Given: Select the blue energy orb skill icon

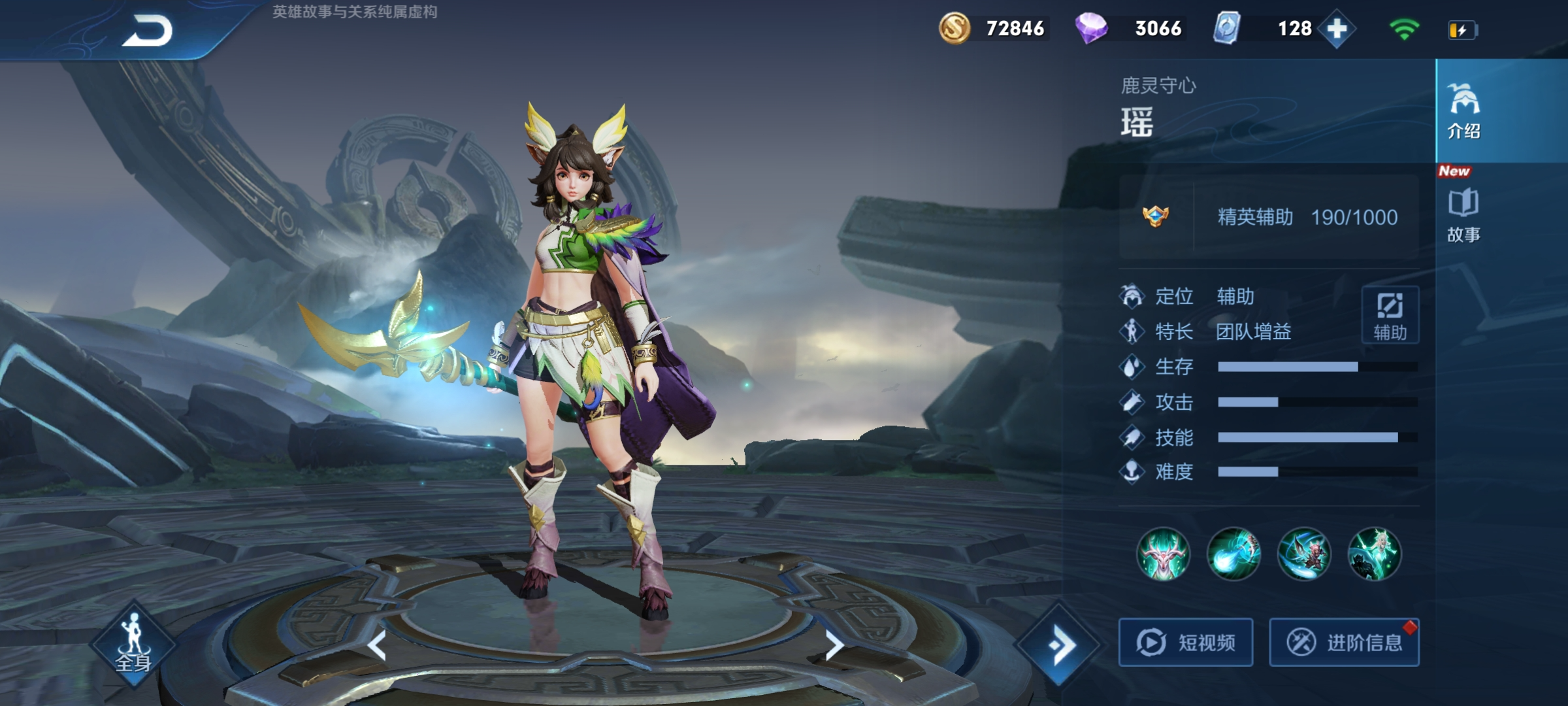Looking at the screenshot, I should click(x=1233, y=554).
